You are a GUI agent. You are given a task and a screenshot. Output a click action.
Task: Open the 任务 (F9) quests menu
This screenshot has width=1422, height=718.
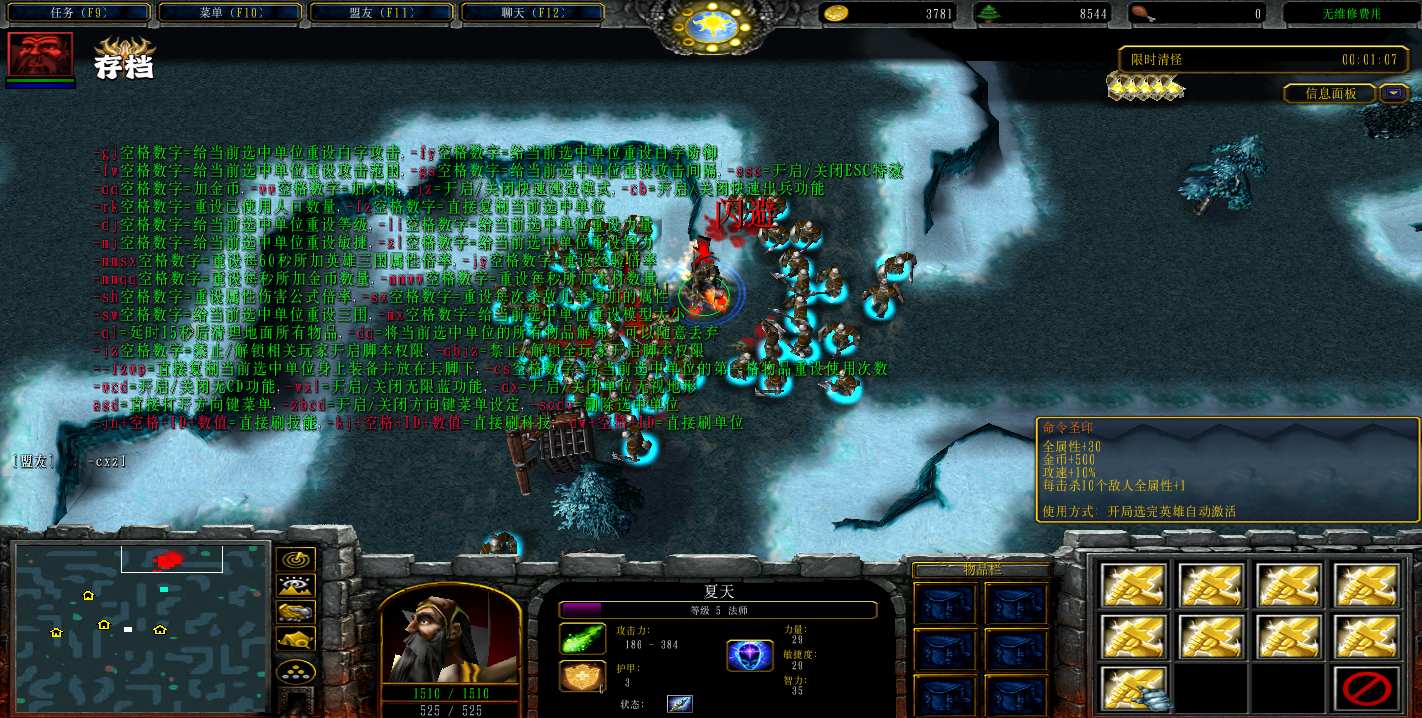tap(77, 13)
